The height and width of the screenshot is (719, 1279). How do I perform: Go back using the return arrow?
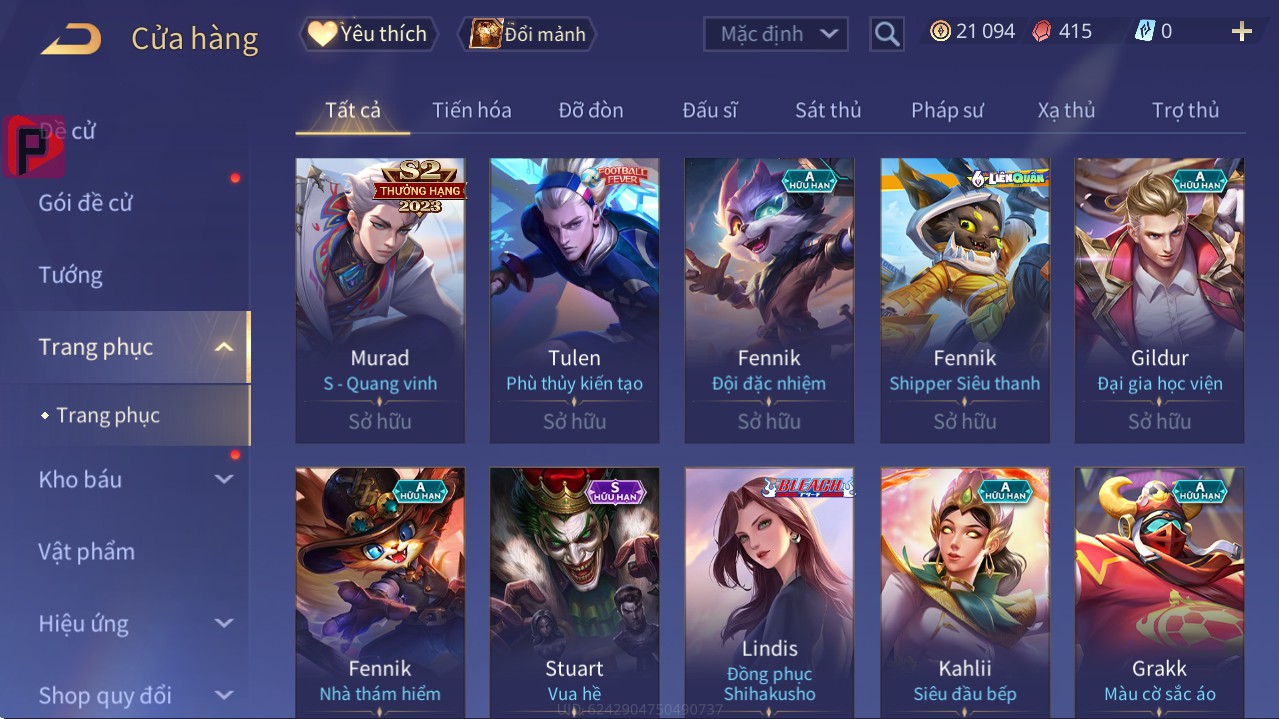[71, 39]
